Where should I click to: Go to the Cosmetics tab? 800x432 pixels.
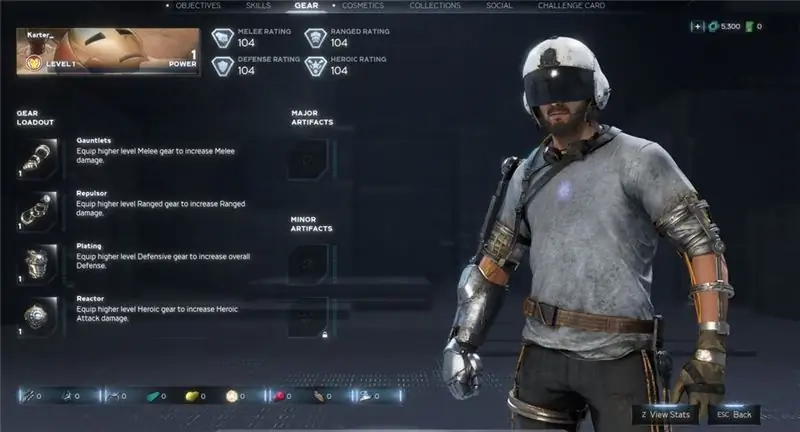362,6
